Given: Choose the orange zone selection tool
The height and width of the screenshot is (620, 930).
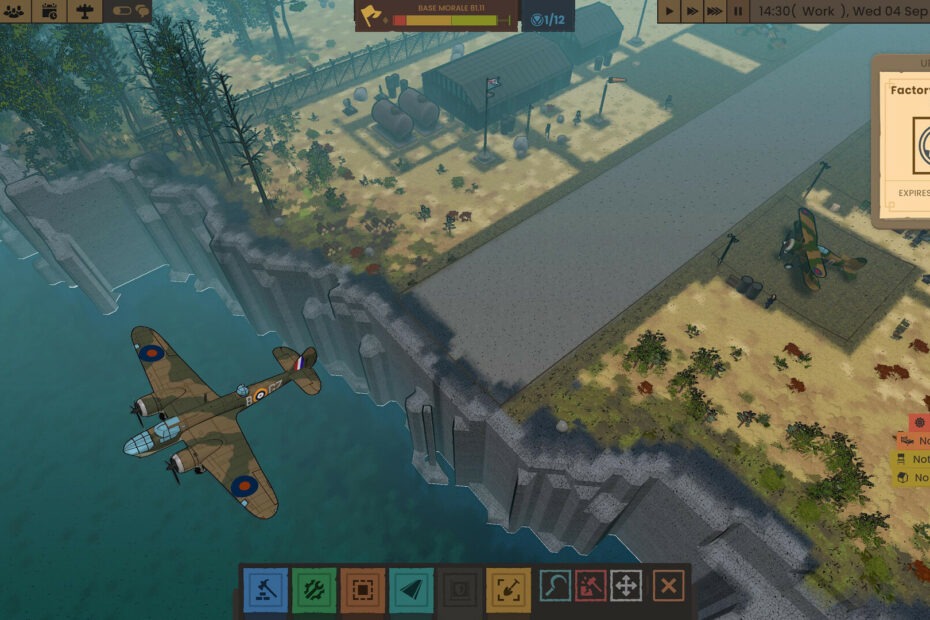Looking at the screenshot, I should [x=362, y=589].
